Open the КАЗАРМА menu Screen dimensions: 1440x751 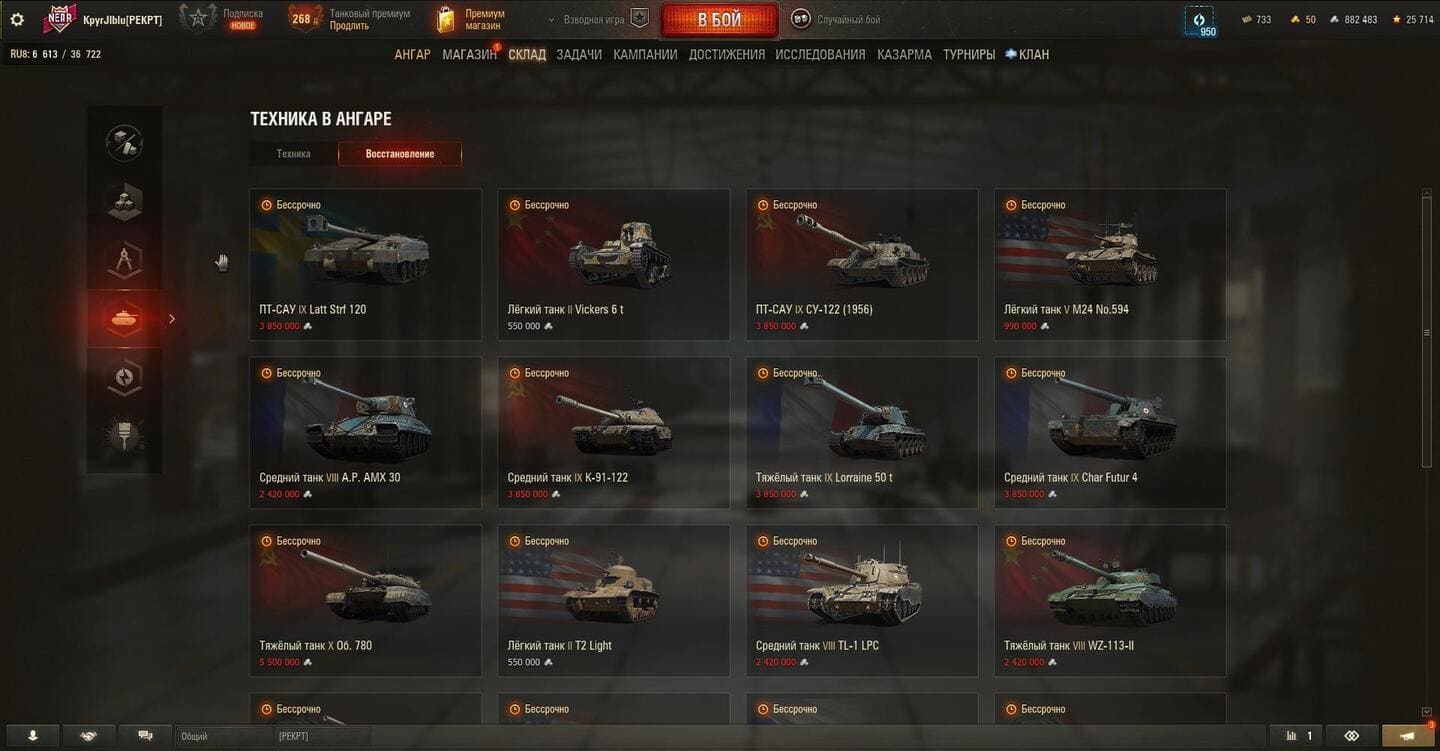click(904, 55)
